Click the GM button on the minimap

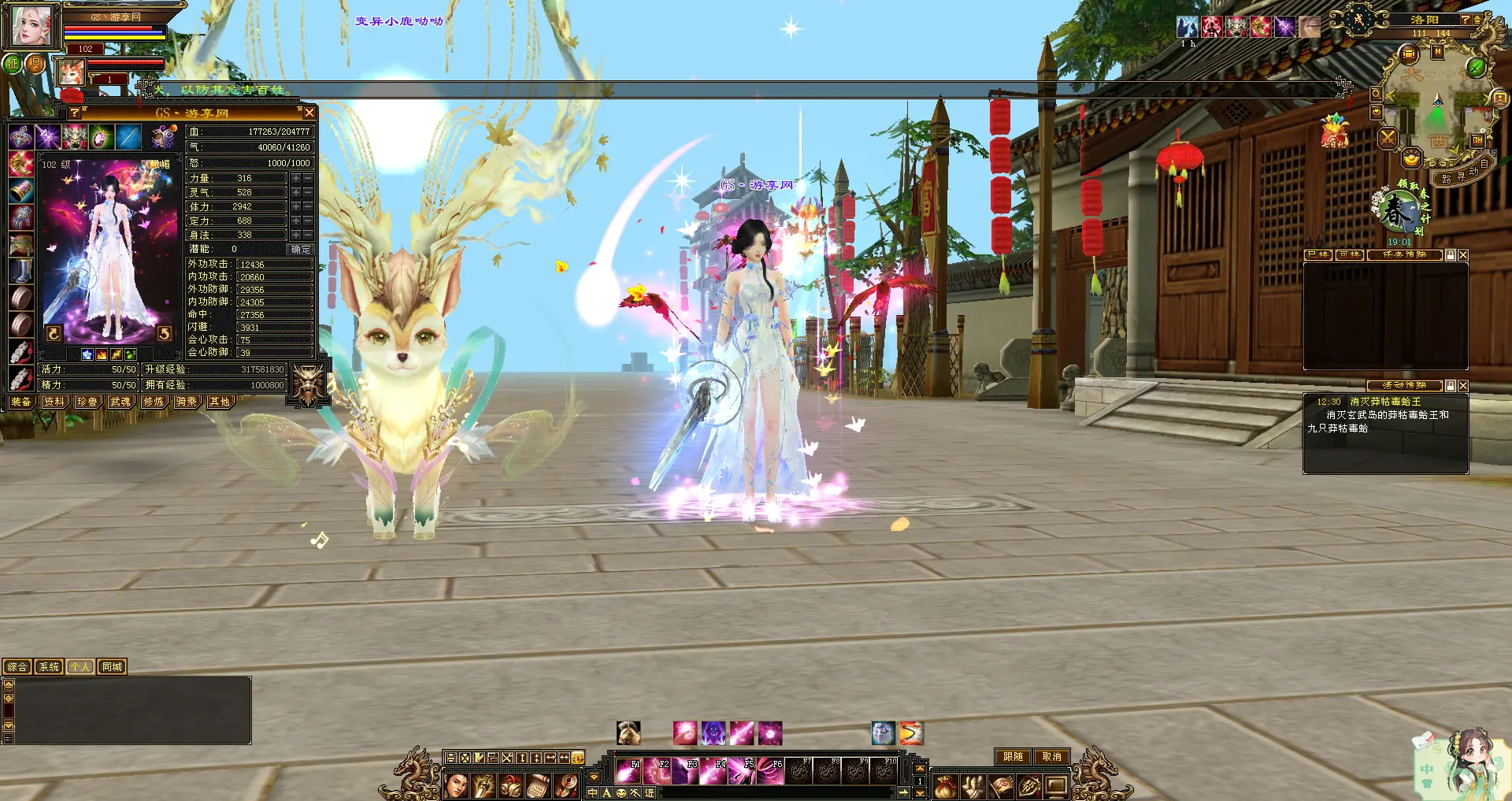click(1477, 140)
